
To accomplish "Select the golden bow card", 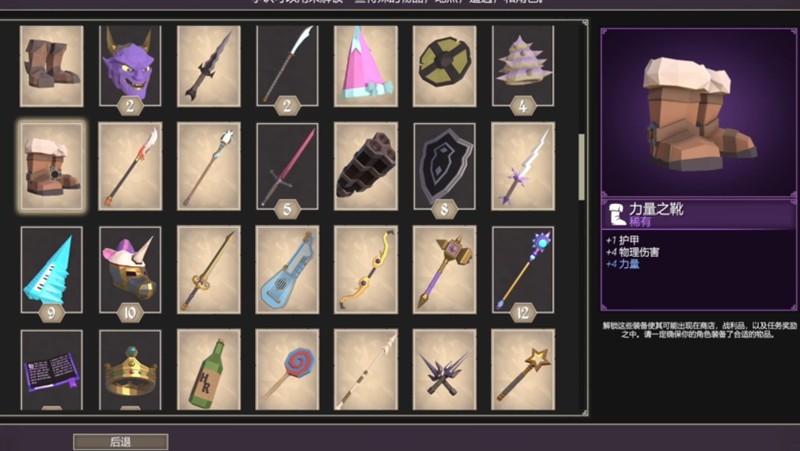I will pyautogui.click(x=365, y=268).
